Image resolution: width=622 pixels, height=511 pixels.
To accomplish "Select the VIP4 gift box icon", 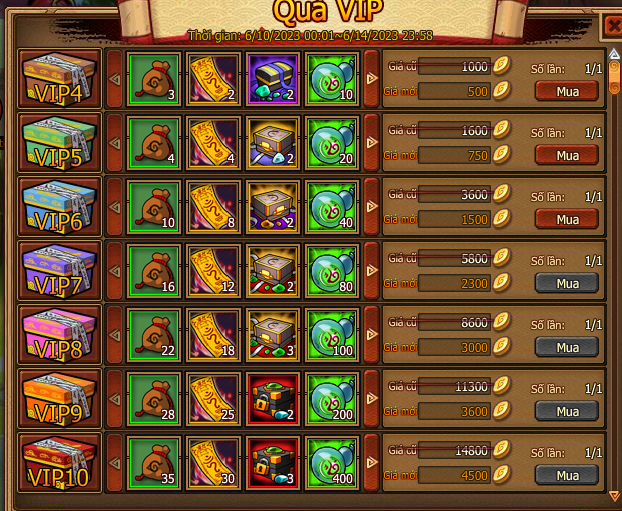I will tap(60, 78).
